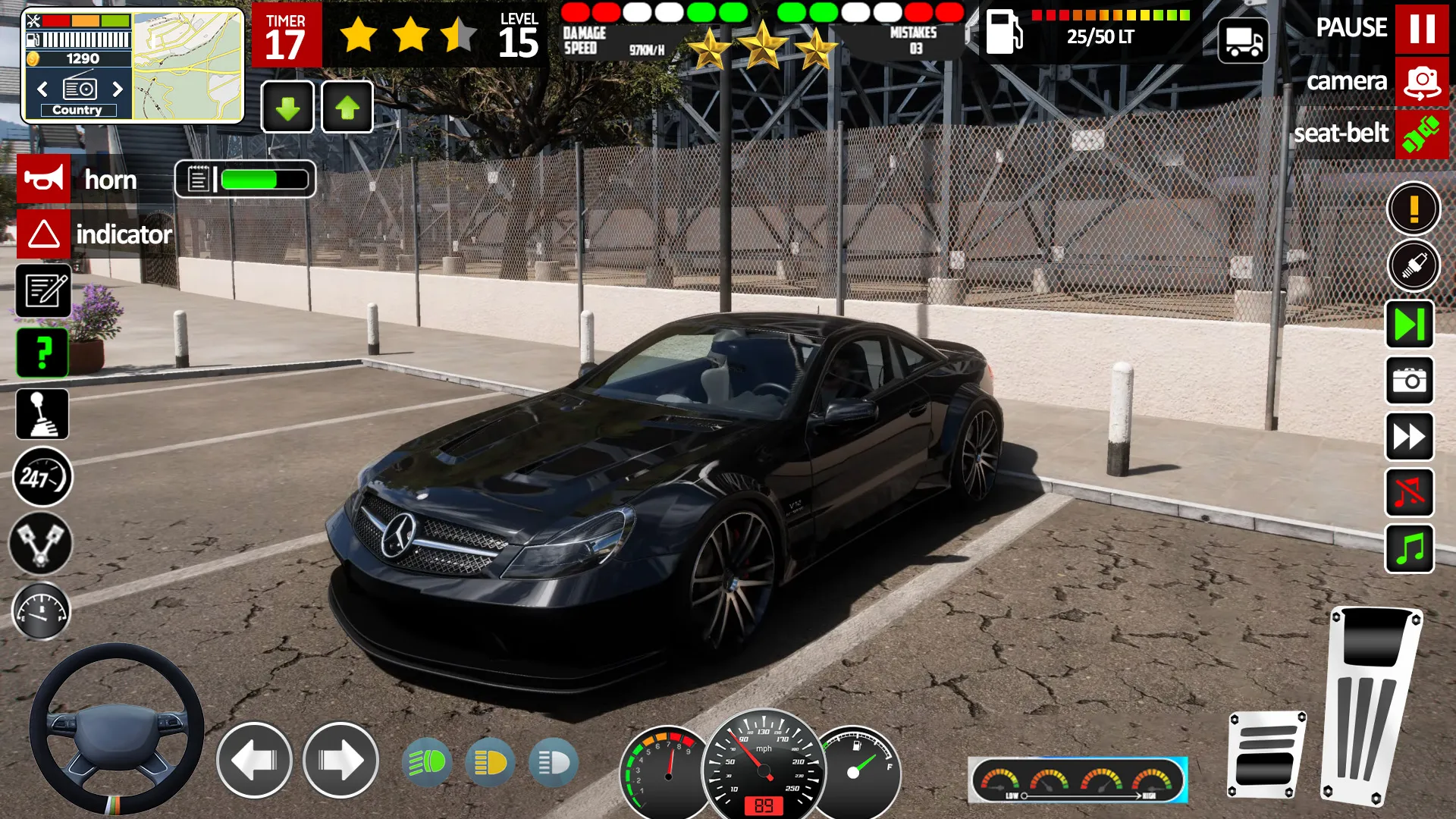Tap the accelerator gas pedal
This screenshot has width=1456, height=819.
(x=1371, y=705)
